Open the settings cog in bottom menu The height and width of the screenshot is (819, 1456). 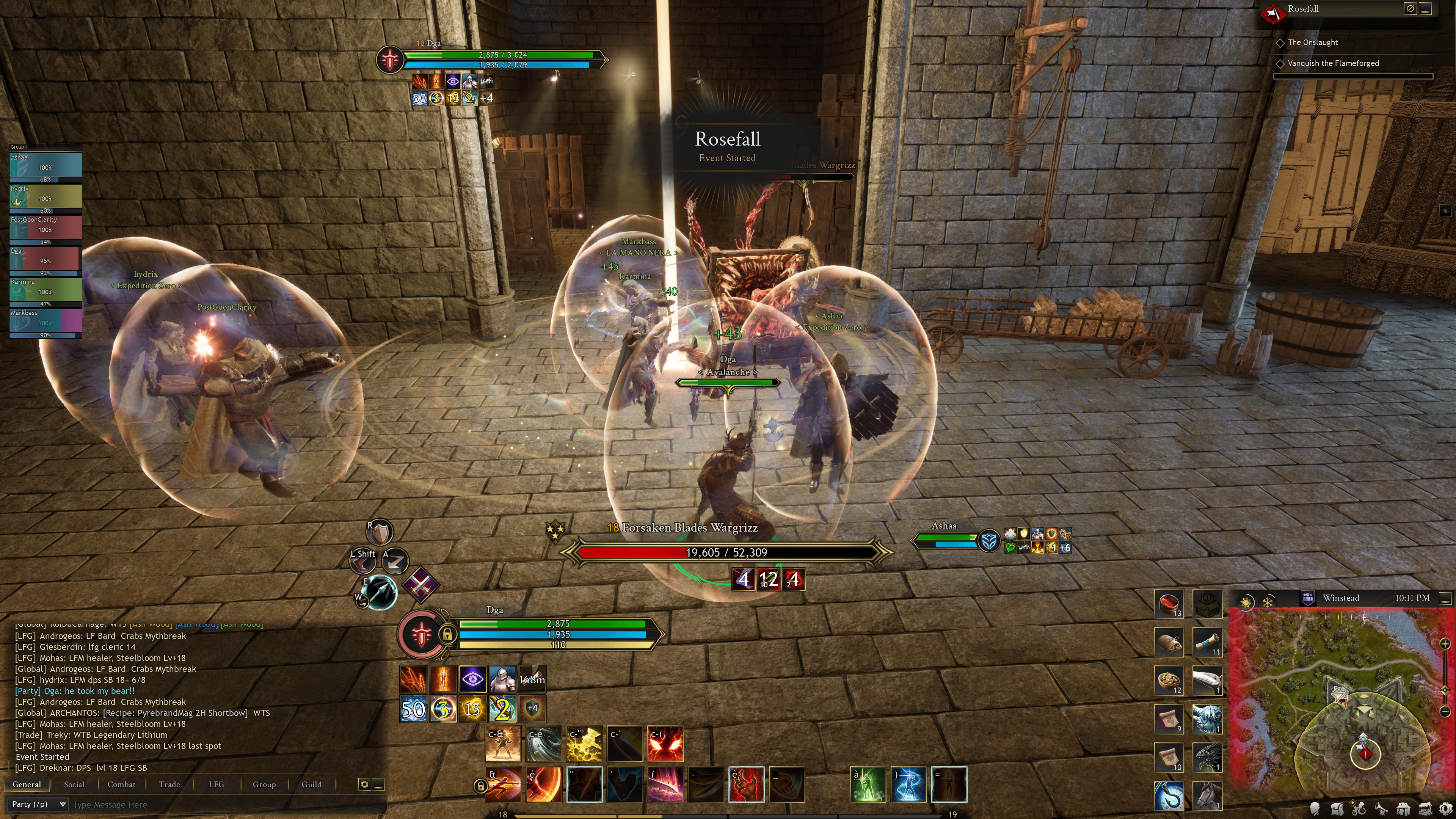click(1446, 809)
